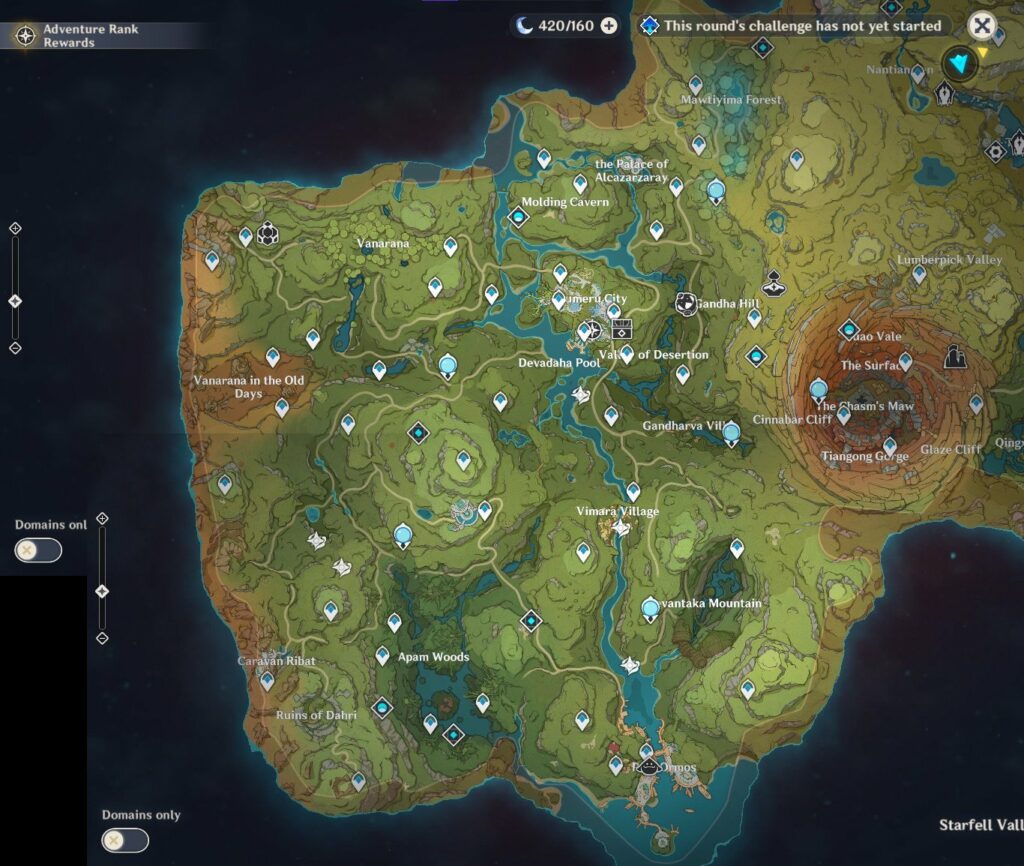Pick the teleport waypoint at Apam Woods
1024x866 pixels.
382,656
